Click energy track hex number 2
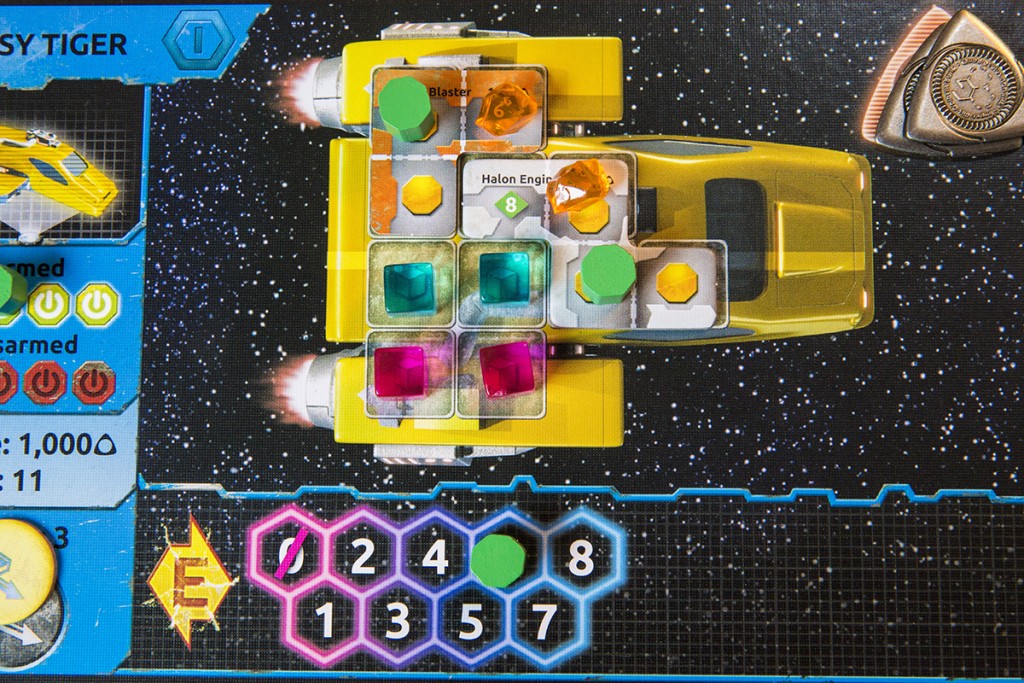The width and height of the screenshot is (1024, 683). pos(363,556)
